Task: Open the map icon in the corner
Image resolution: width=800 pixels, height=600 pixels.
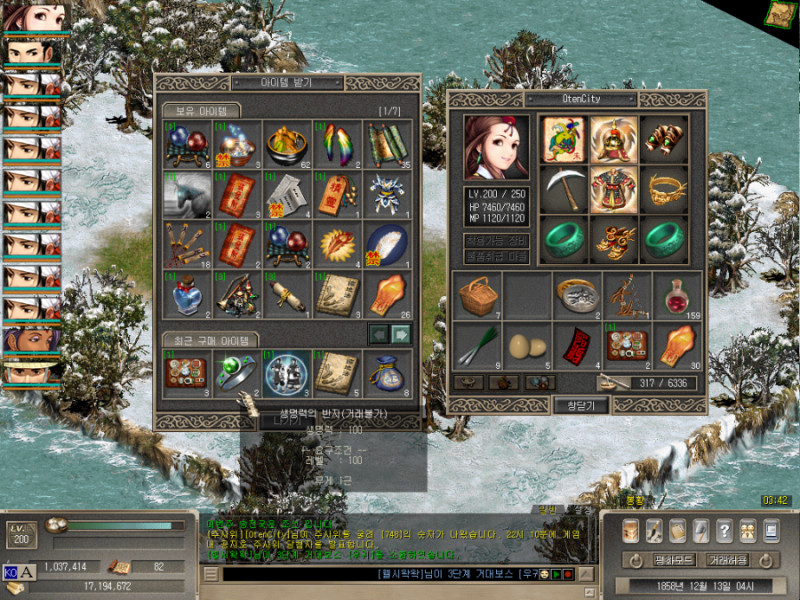Action: (779, 13)
